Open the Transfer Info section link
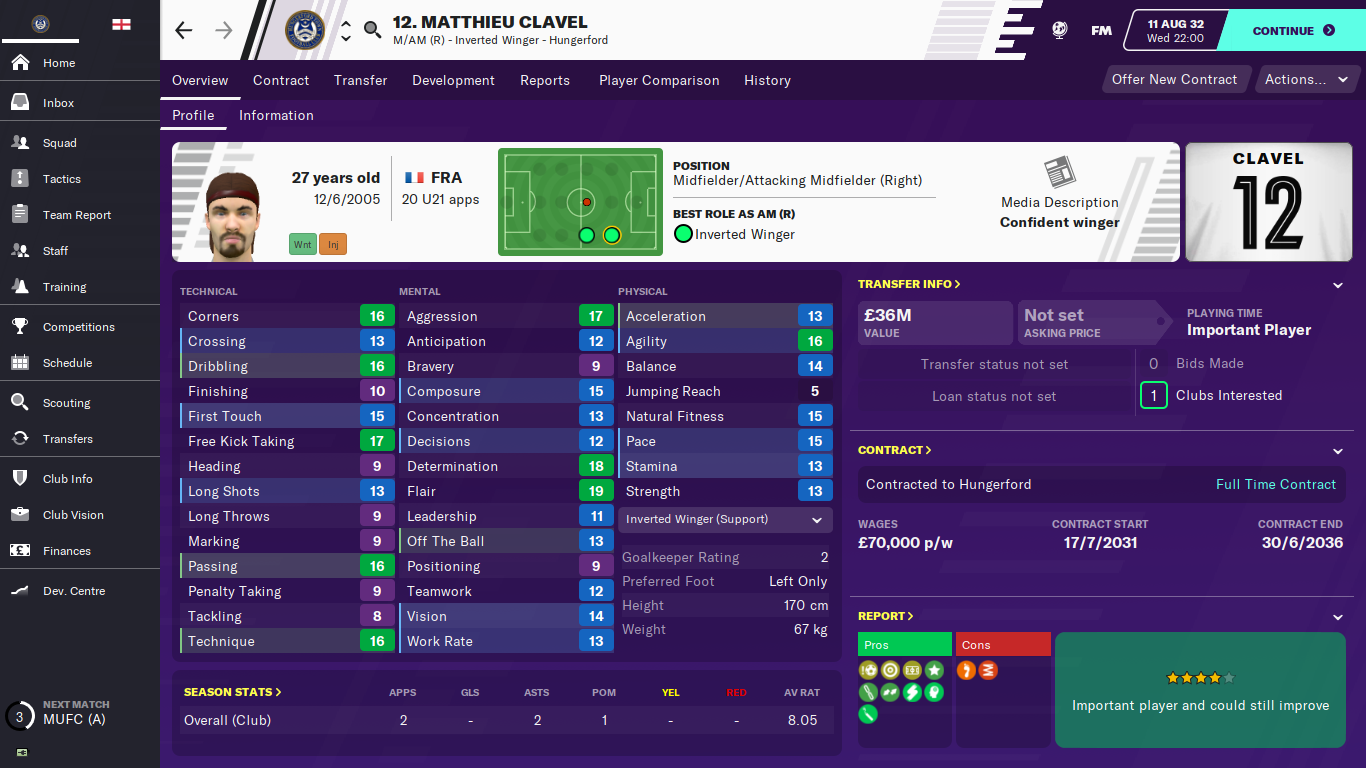Viewport: 1366px width, 768px height. click(909, 284)
